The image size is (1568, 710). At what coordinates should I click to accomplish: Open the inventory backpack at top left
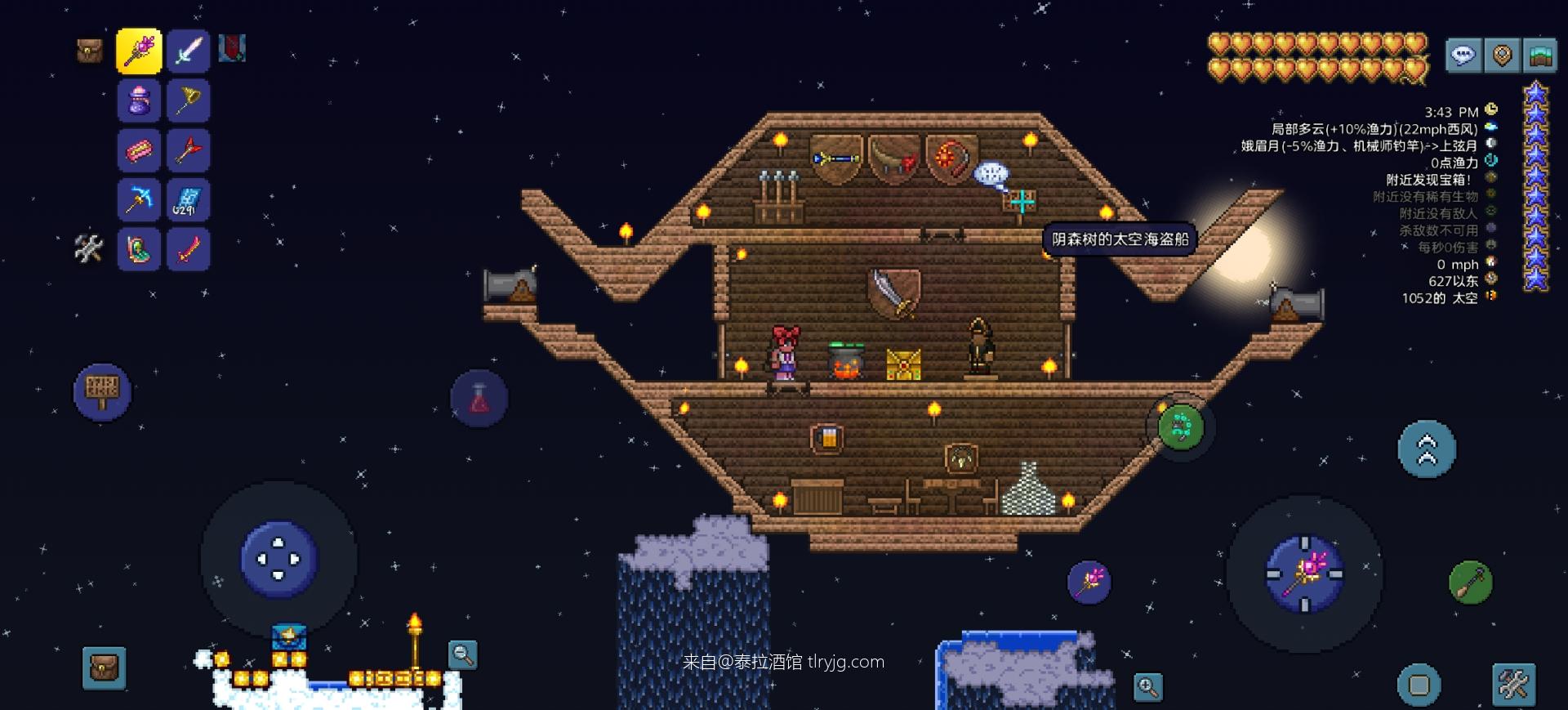coord(90,51)
